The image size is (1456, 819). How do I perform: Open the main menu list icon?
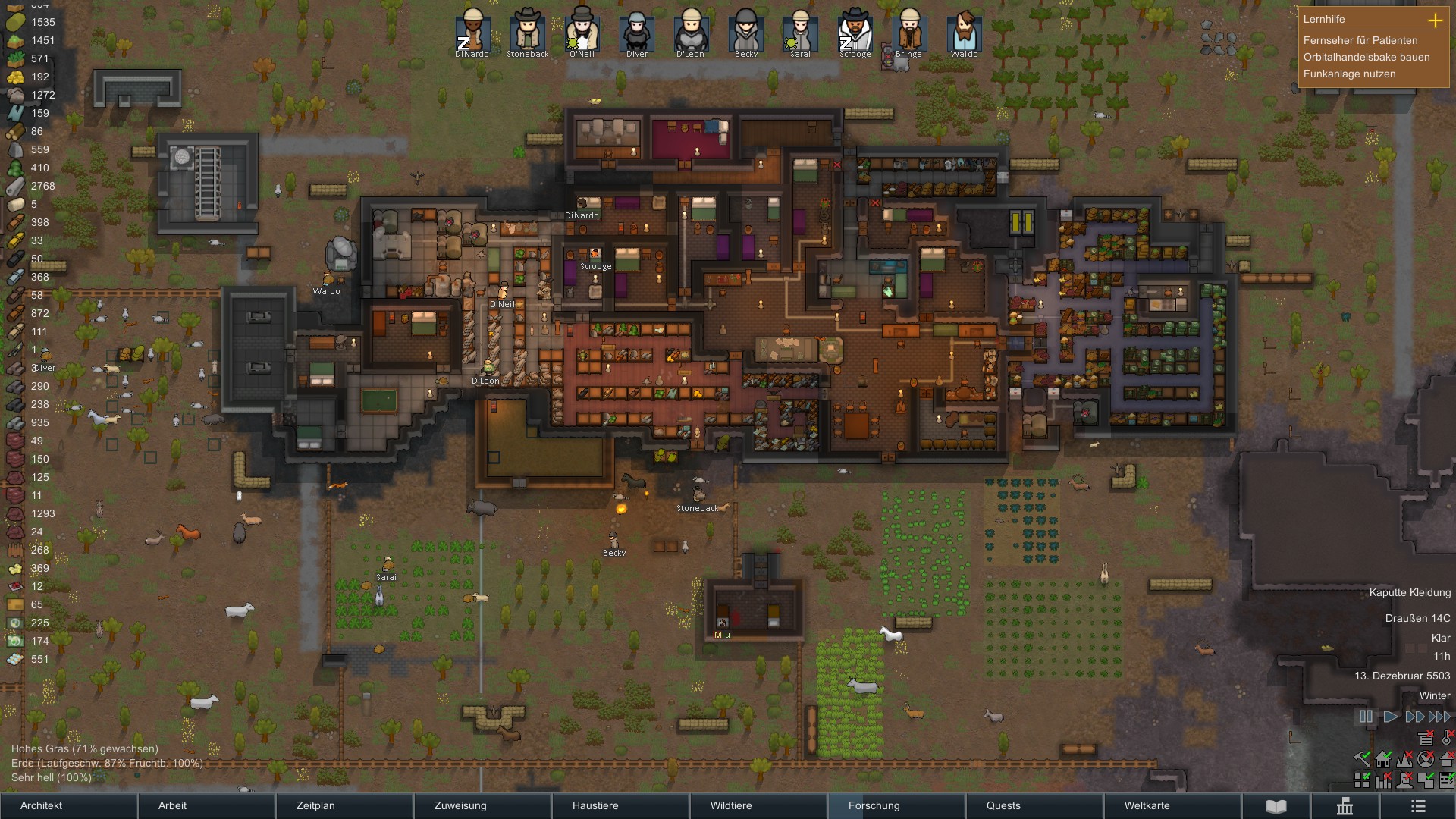tap(1418, 805)
